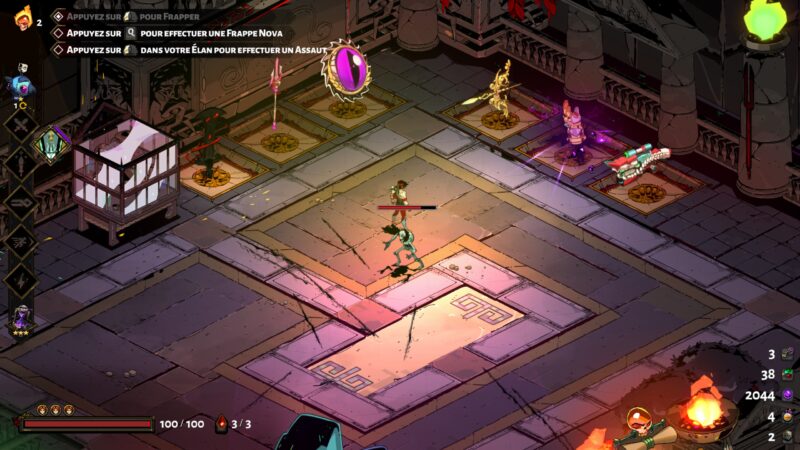Select the three-star keepsake icon
Image resolution: width=800 pixels, height=450 pixels.
(x=20, y=319)
